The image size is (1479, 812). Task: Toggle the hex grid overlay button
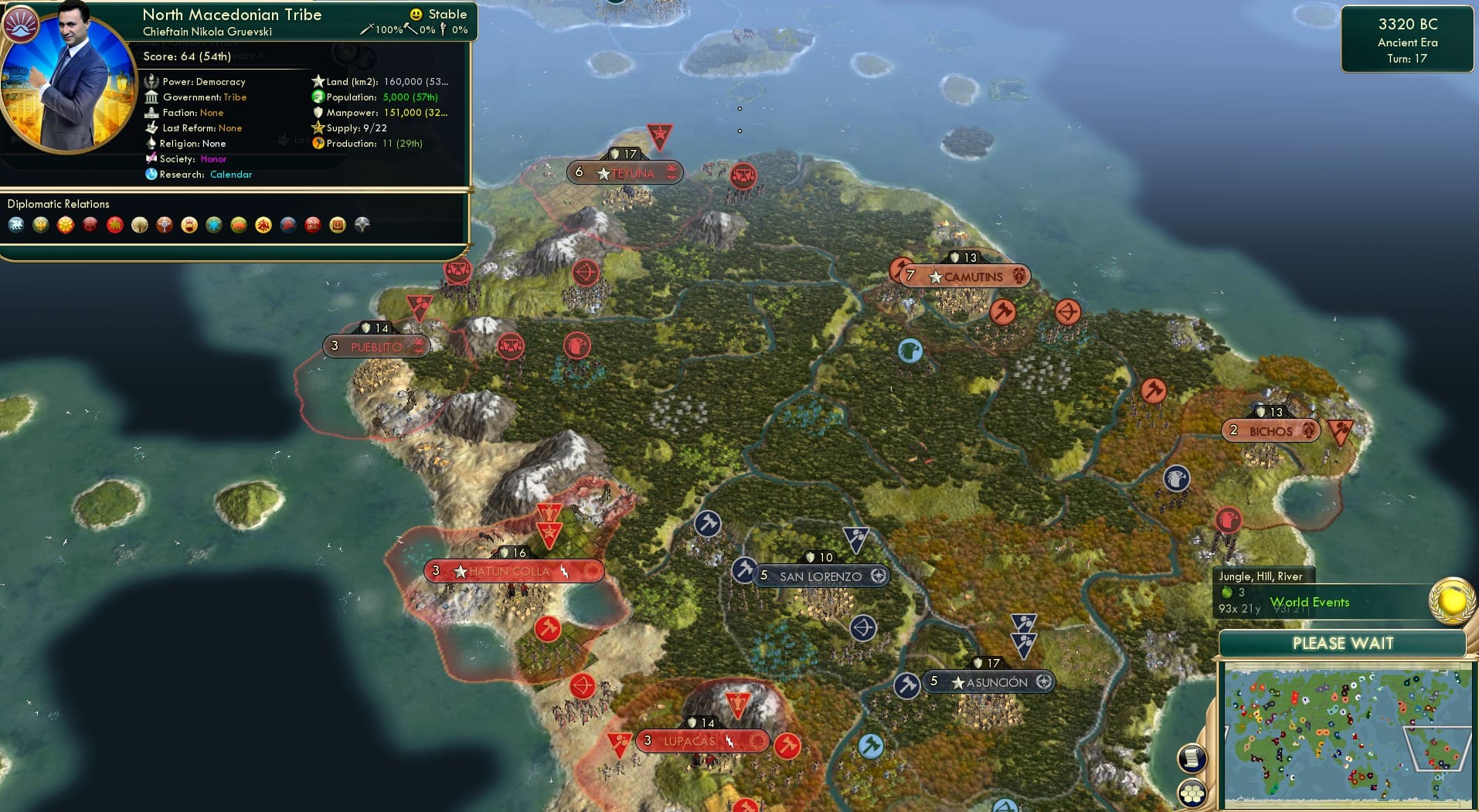point(1192,792)
